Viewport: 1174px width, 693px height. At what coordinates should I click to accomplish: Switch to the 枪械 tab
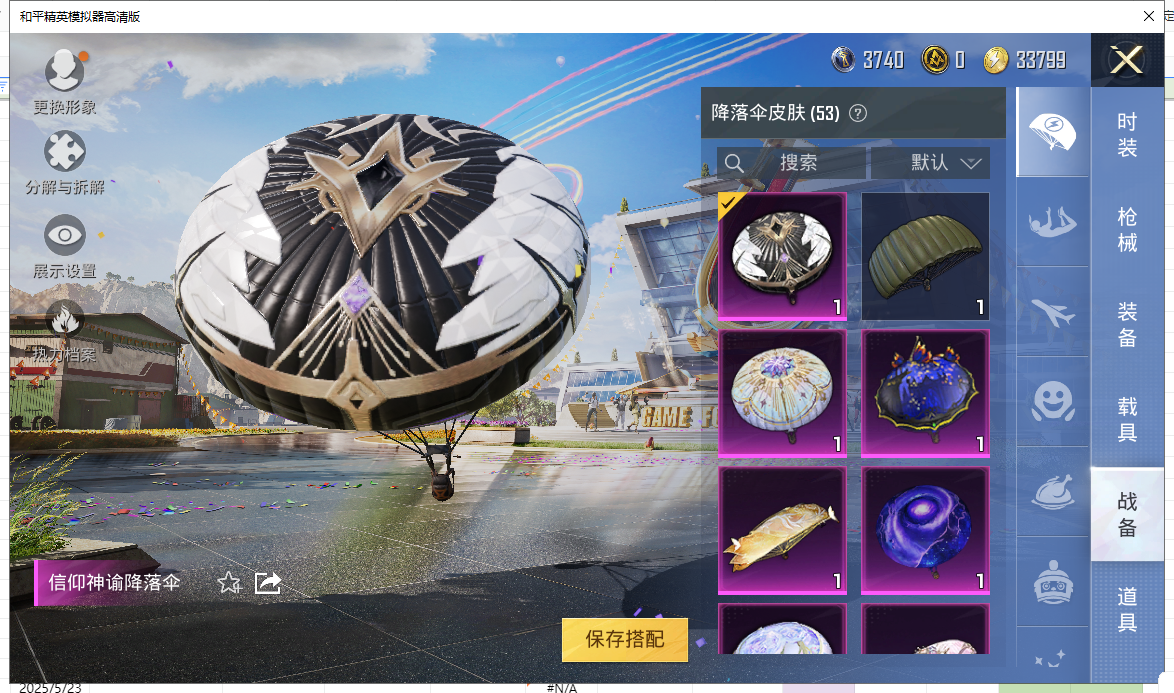[x=1127, y=228]
